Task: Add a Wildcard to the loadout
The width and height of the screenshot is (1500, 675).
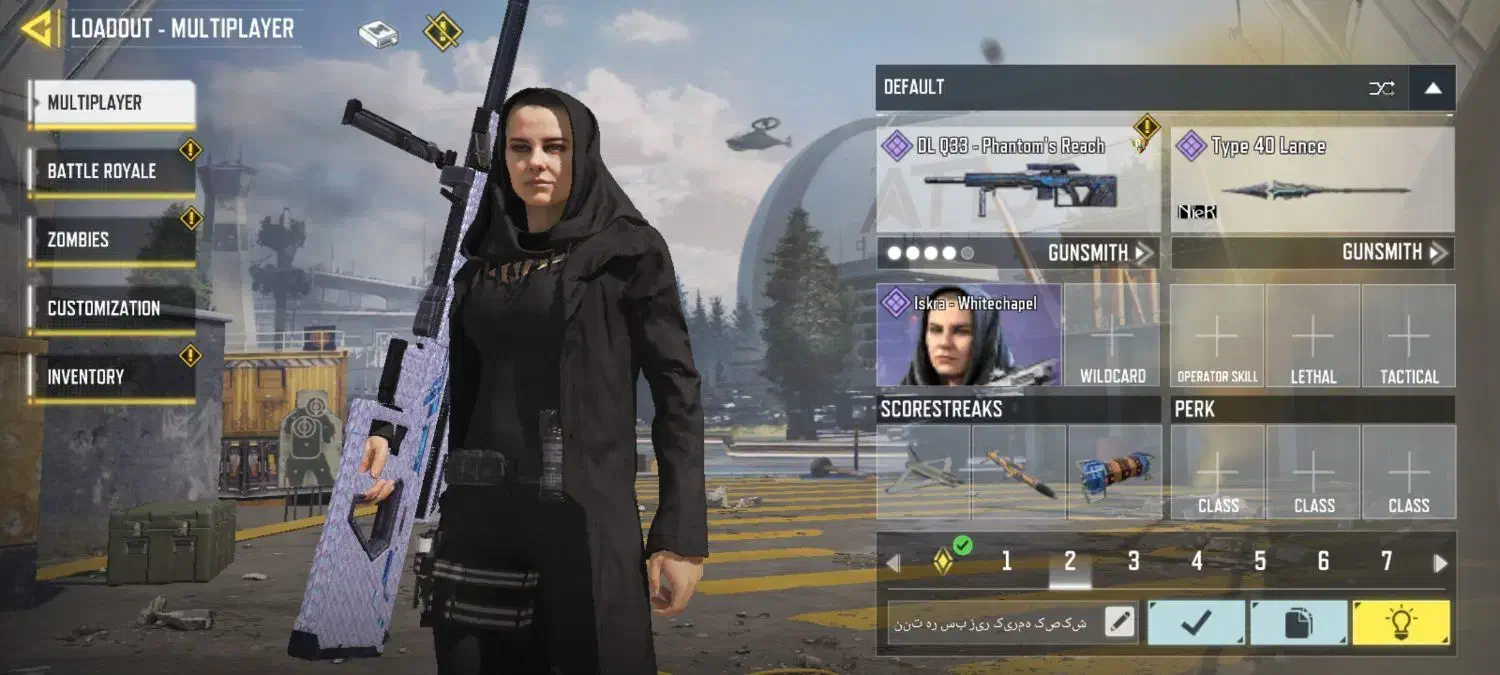Action: pyautogui.click(x=1112, y=335)
